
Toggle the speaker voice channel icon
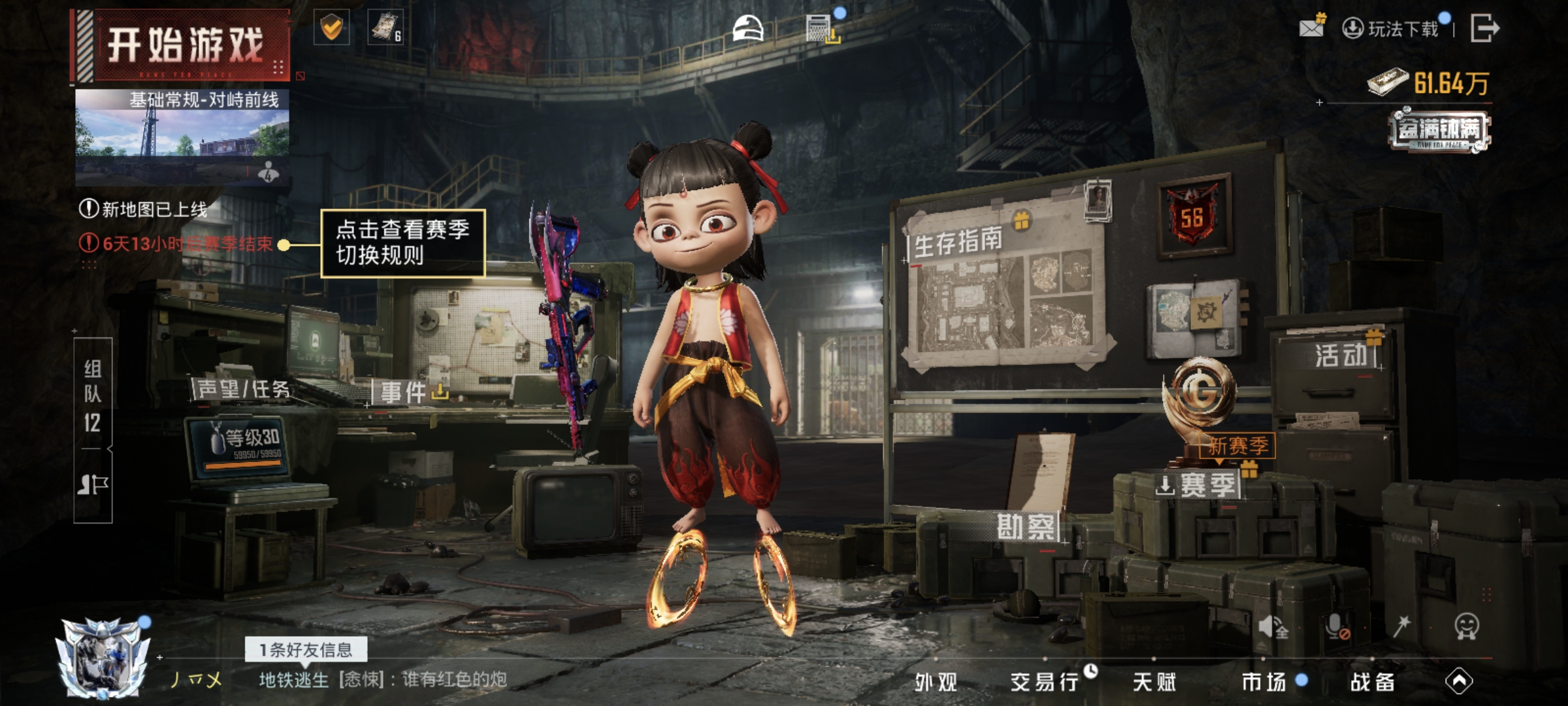click(1273, 628)
